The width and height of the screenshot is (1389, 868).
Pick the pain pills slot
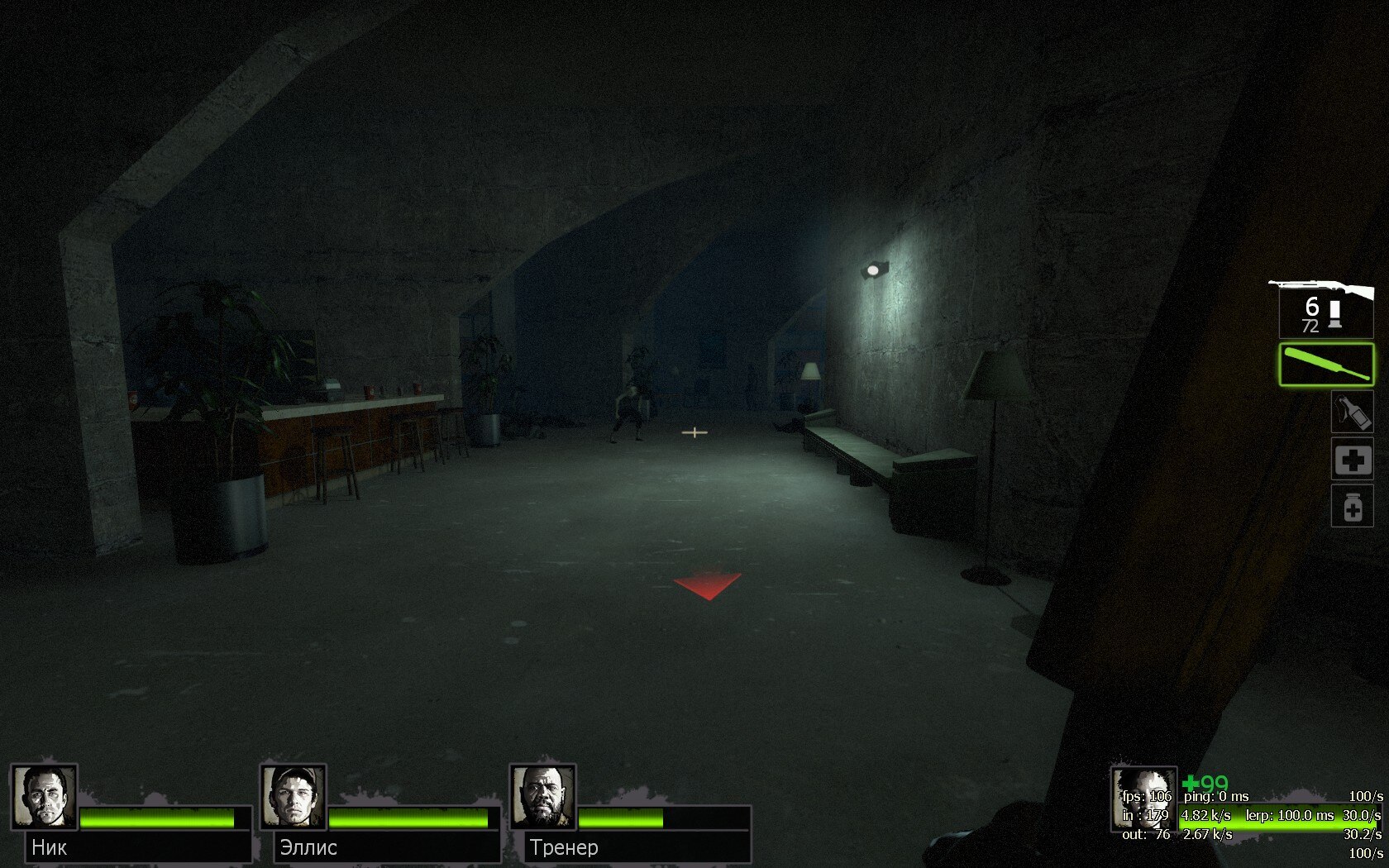click(1352, 506)
